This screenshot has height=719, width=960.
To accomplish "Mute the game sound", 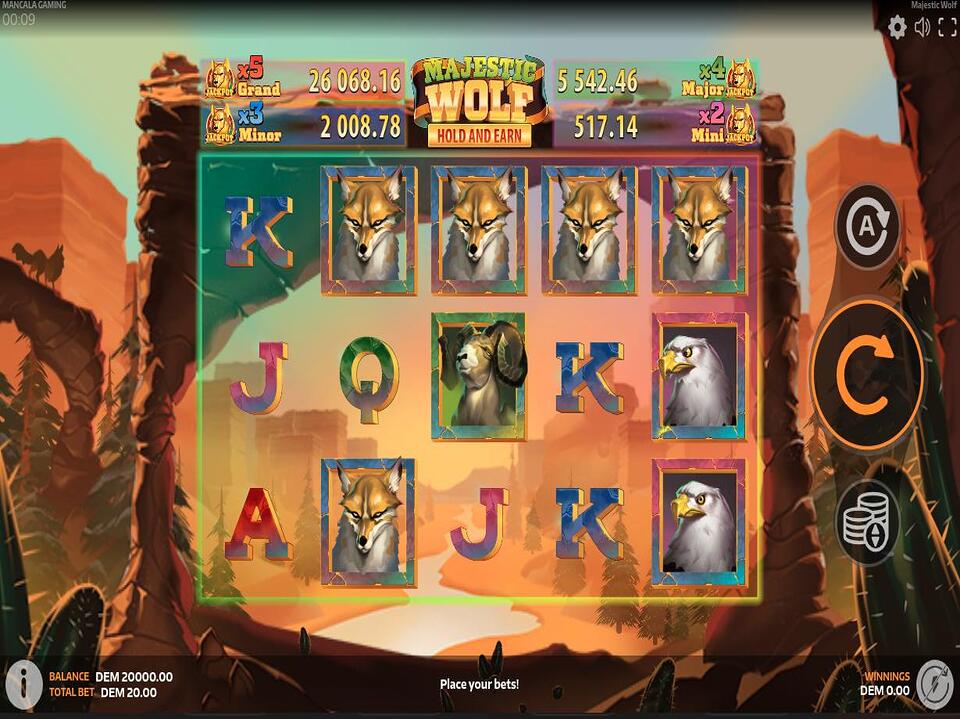I will pos(922,28).
